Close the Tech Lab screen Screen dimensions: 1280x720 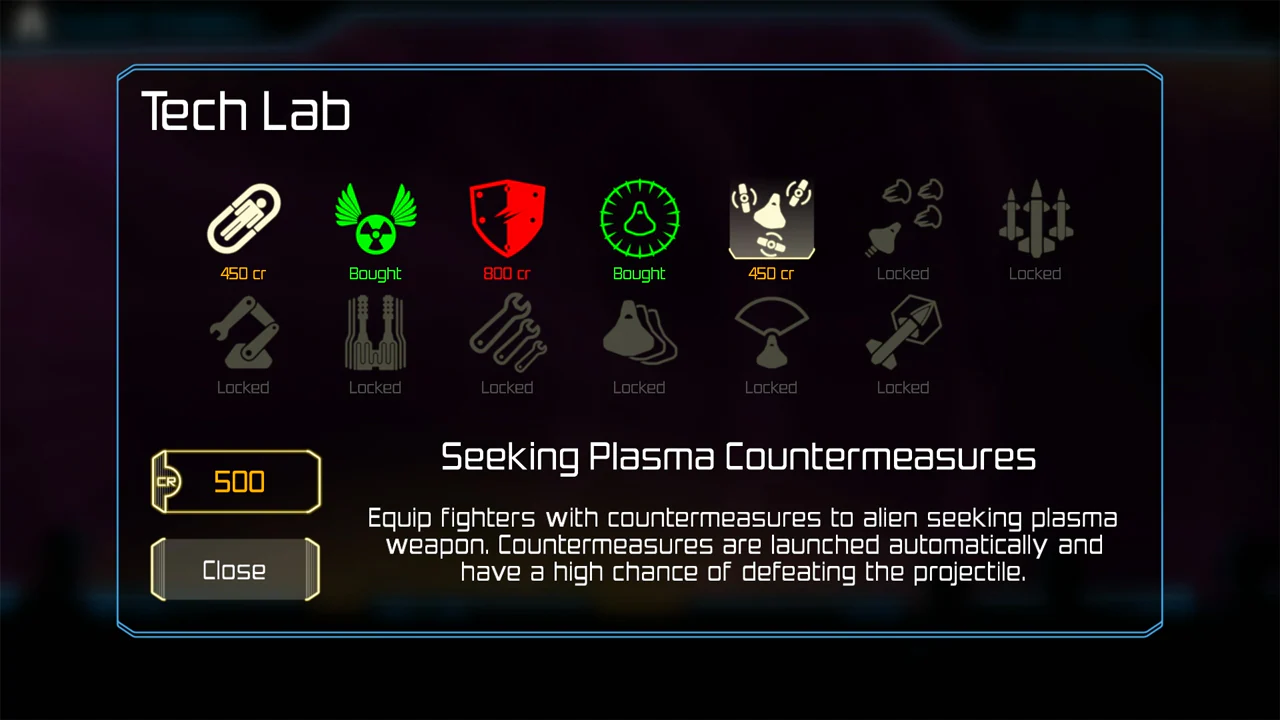click(235, 570)
